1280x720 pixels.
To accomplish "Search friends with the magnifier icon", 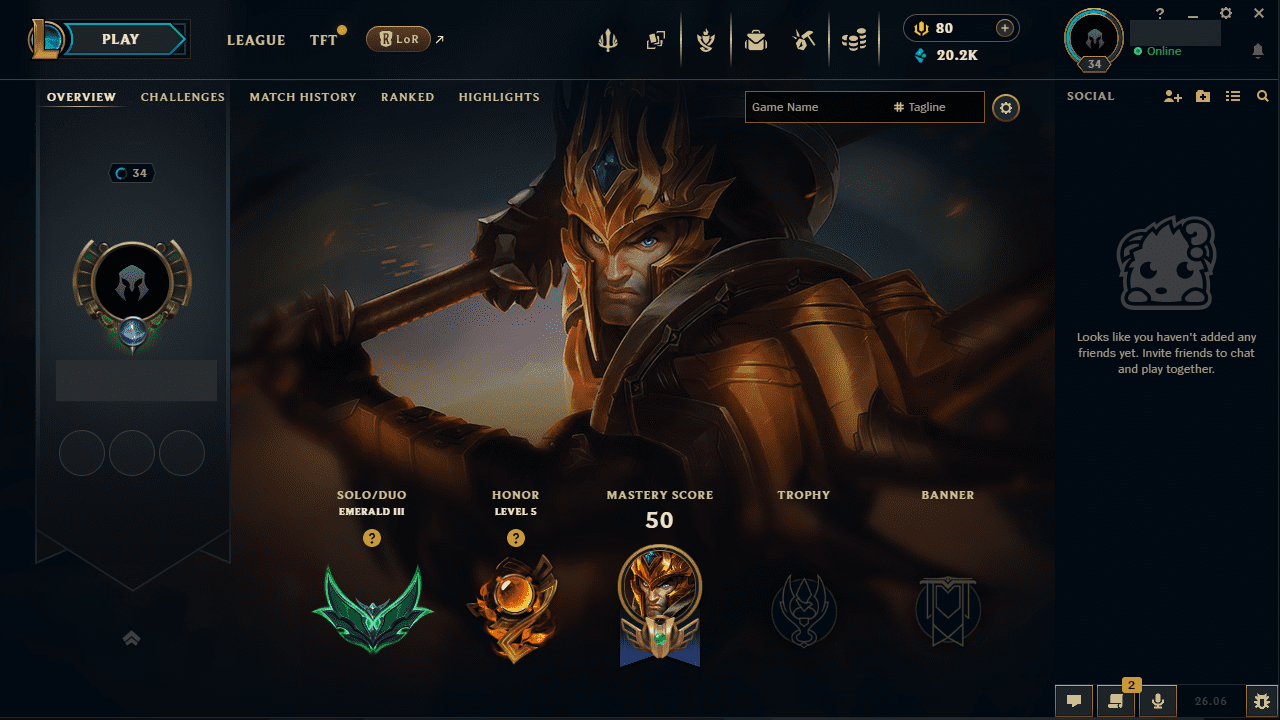I will [x=1262, y=96].
